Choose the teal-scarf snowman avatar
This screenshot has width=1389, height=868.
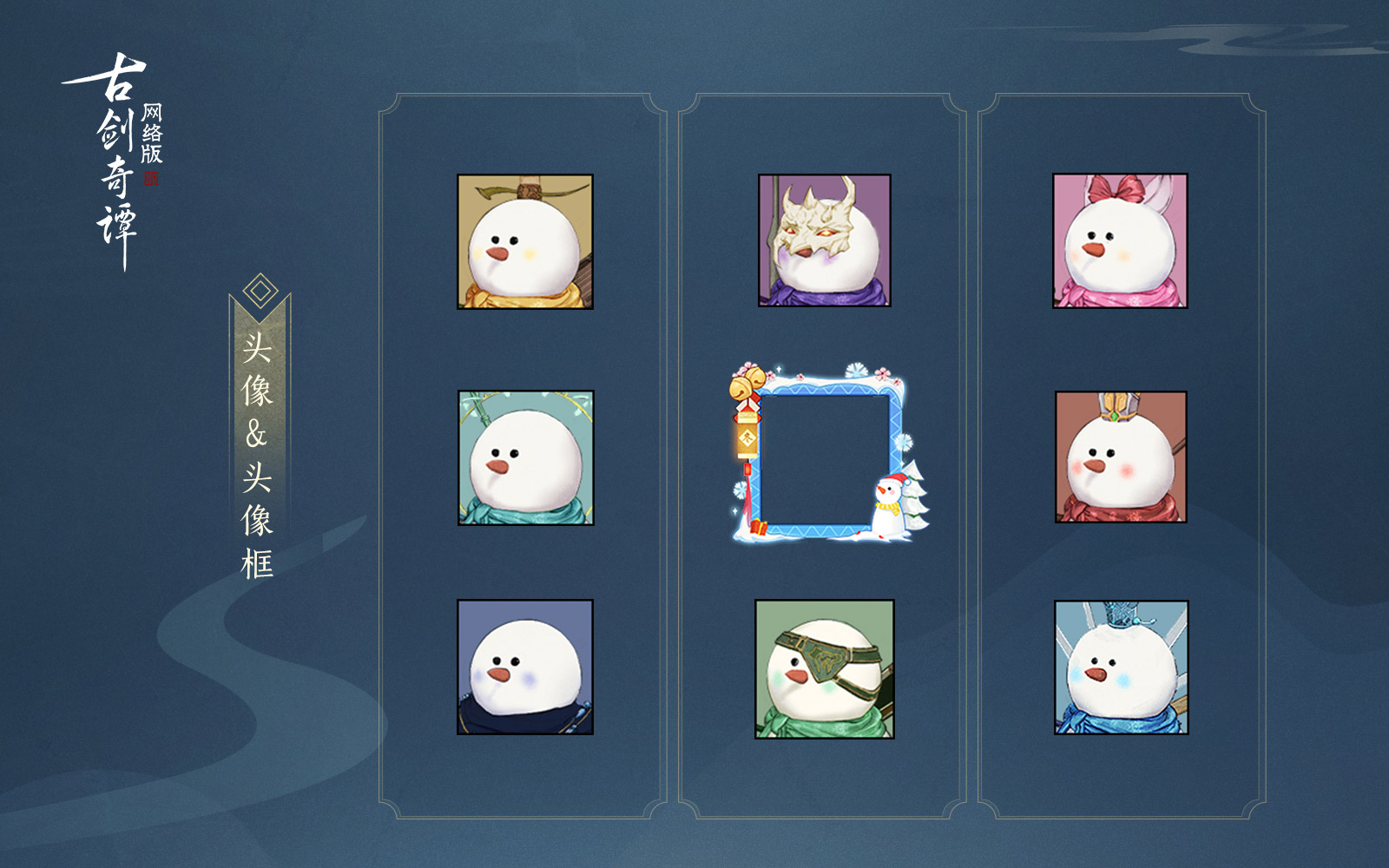pyautogui.click(x=526, y=457)
